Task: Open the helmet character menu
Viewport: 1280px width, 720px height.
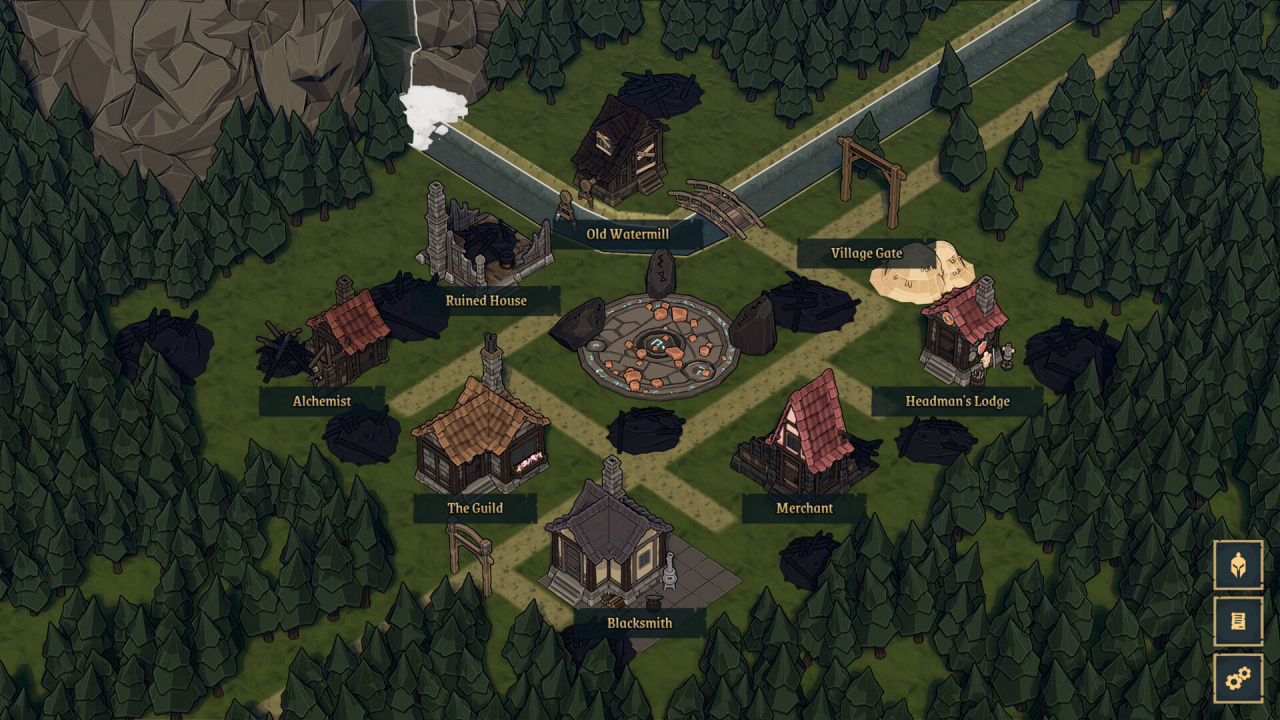Action: click(1238, 566)
